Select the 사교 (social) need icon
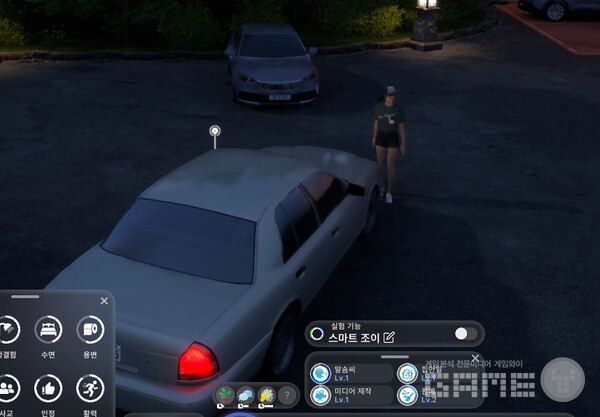 8,388
